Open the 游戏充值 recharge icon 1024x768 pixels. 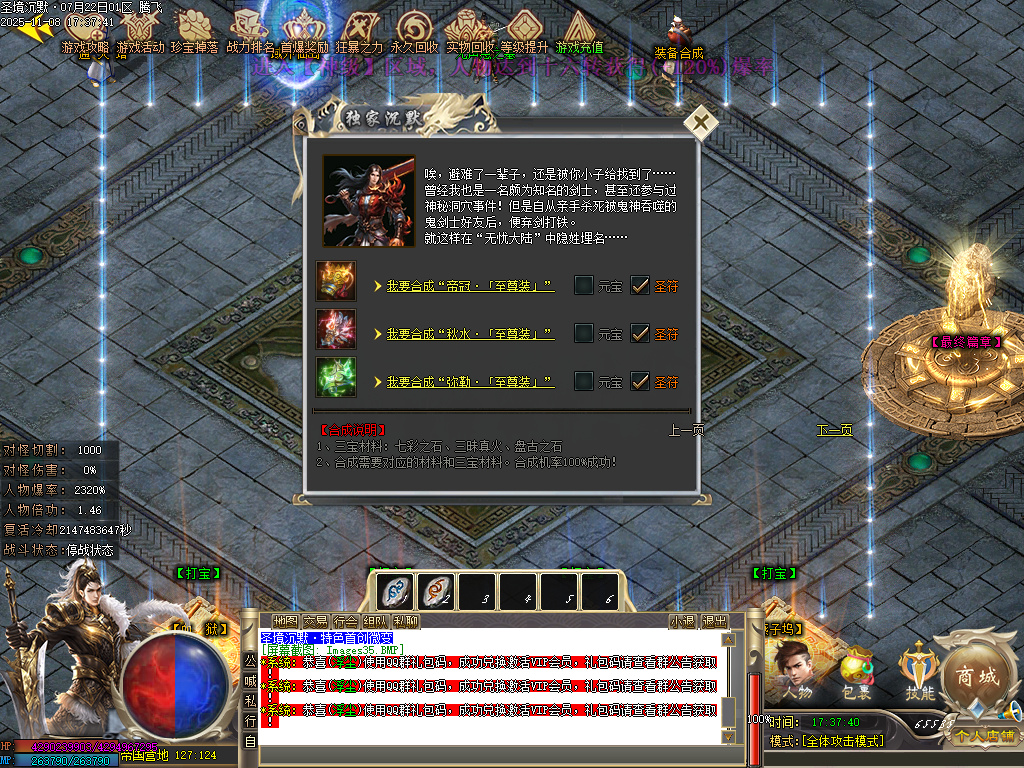(580, 32)
